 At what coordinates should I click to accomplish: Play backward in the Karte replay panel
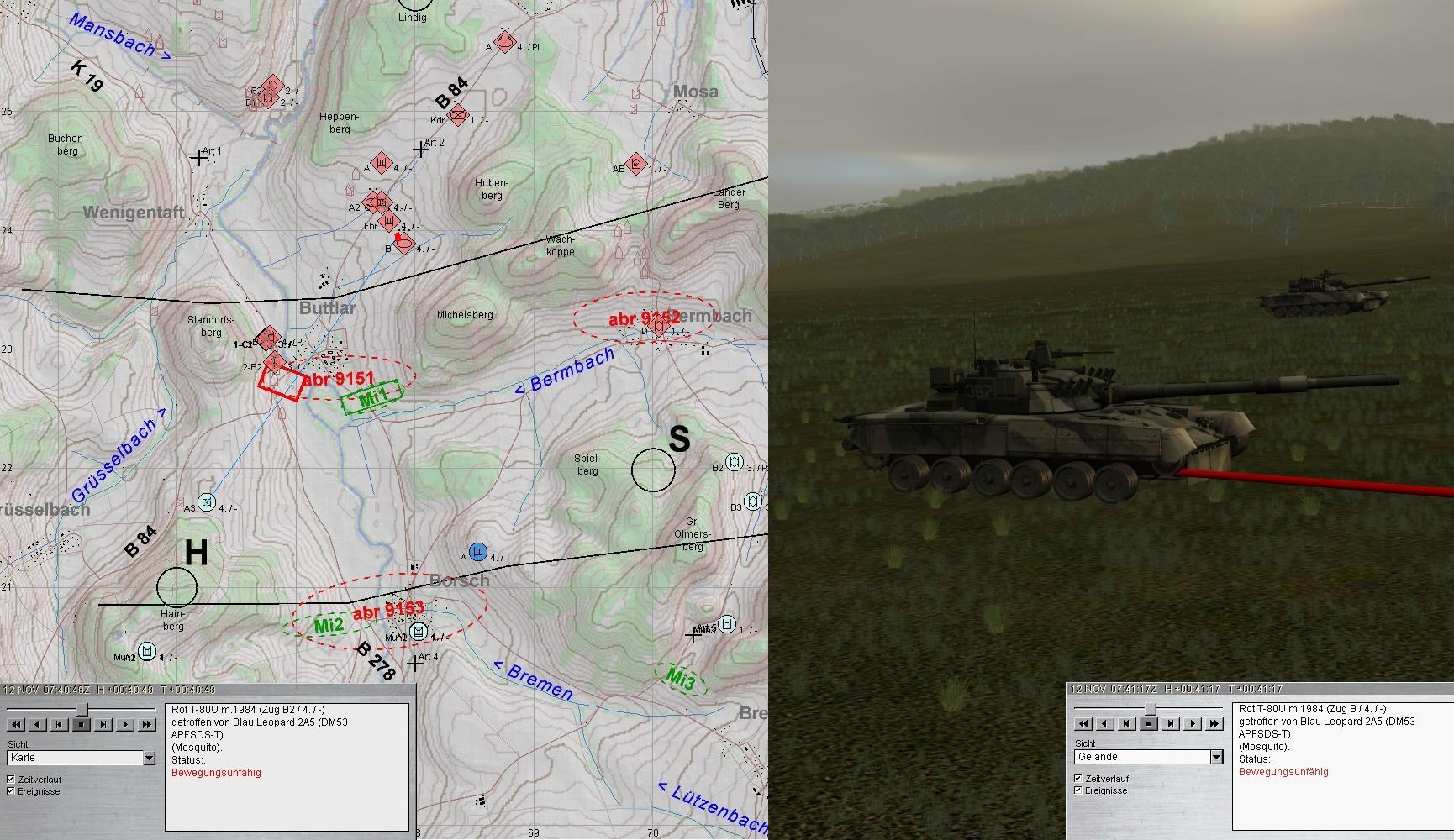(x=38, y=724)
